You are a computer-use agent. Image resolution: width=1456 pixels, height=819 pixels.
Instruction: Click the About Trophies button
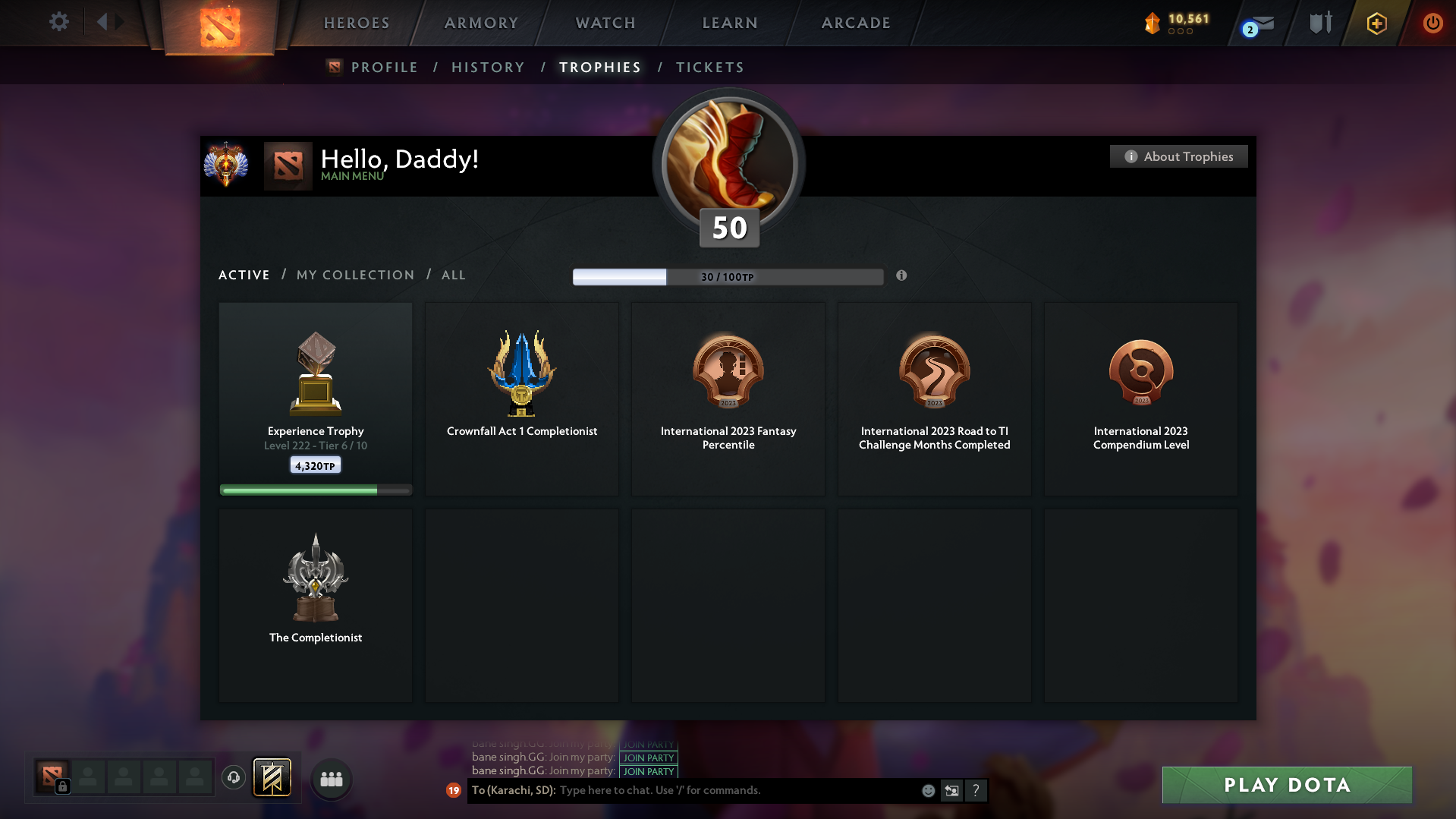[1178, 156]
